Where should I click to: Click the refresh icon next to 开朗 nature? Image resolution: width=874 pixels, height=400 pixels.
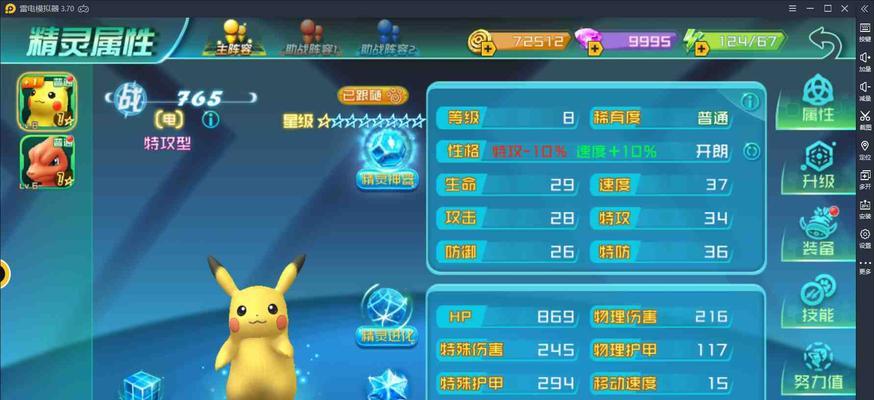751,152
